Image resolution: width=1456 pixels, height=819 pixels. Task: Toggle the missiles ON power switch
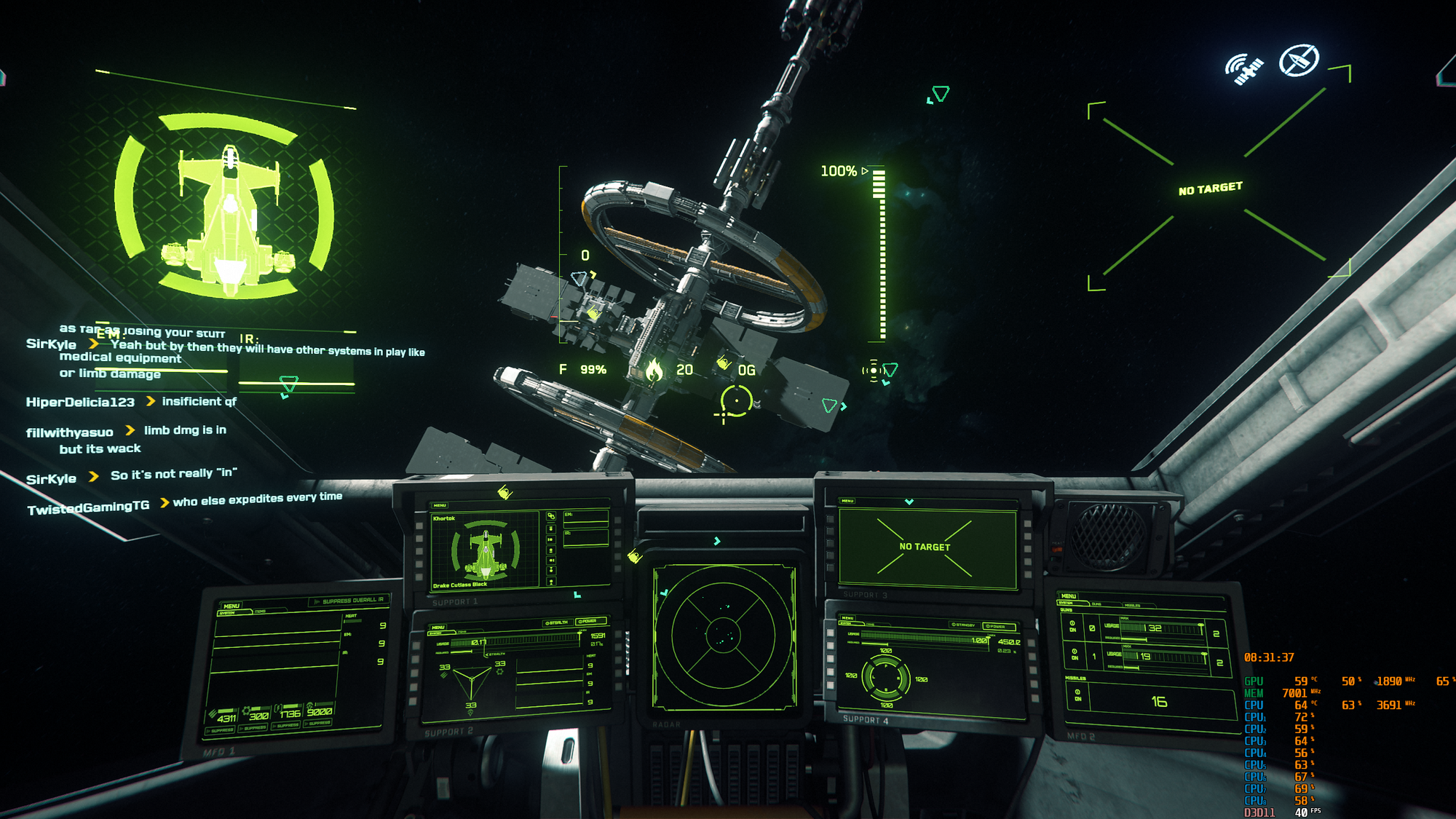[x=1077, y=695]
